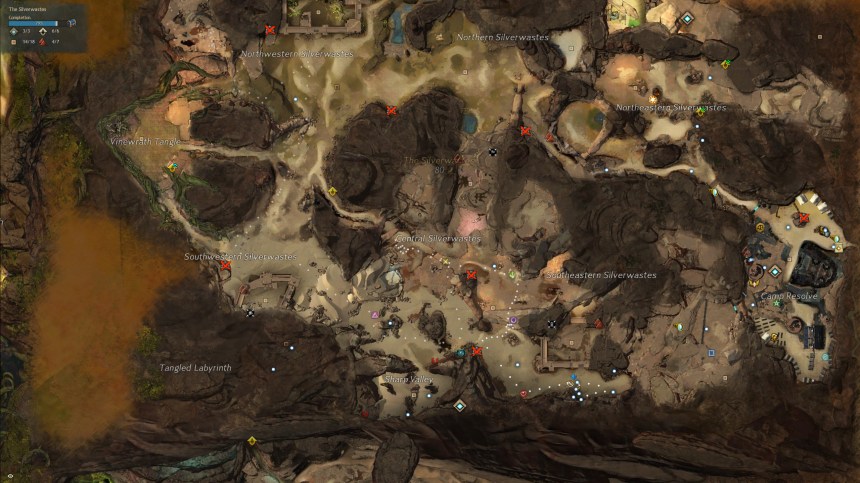Click the purple triangle marker in the southwest
Screen dimensions: 860x483
click(x=374, y=314)
